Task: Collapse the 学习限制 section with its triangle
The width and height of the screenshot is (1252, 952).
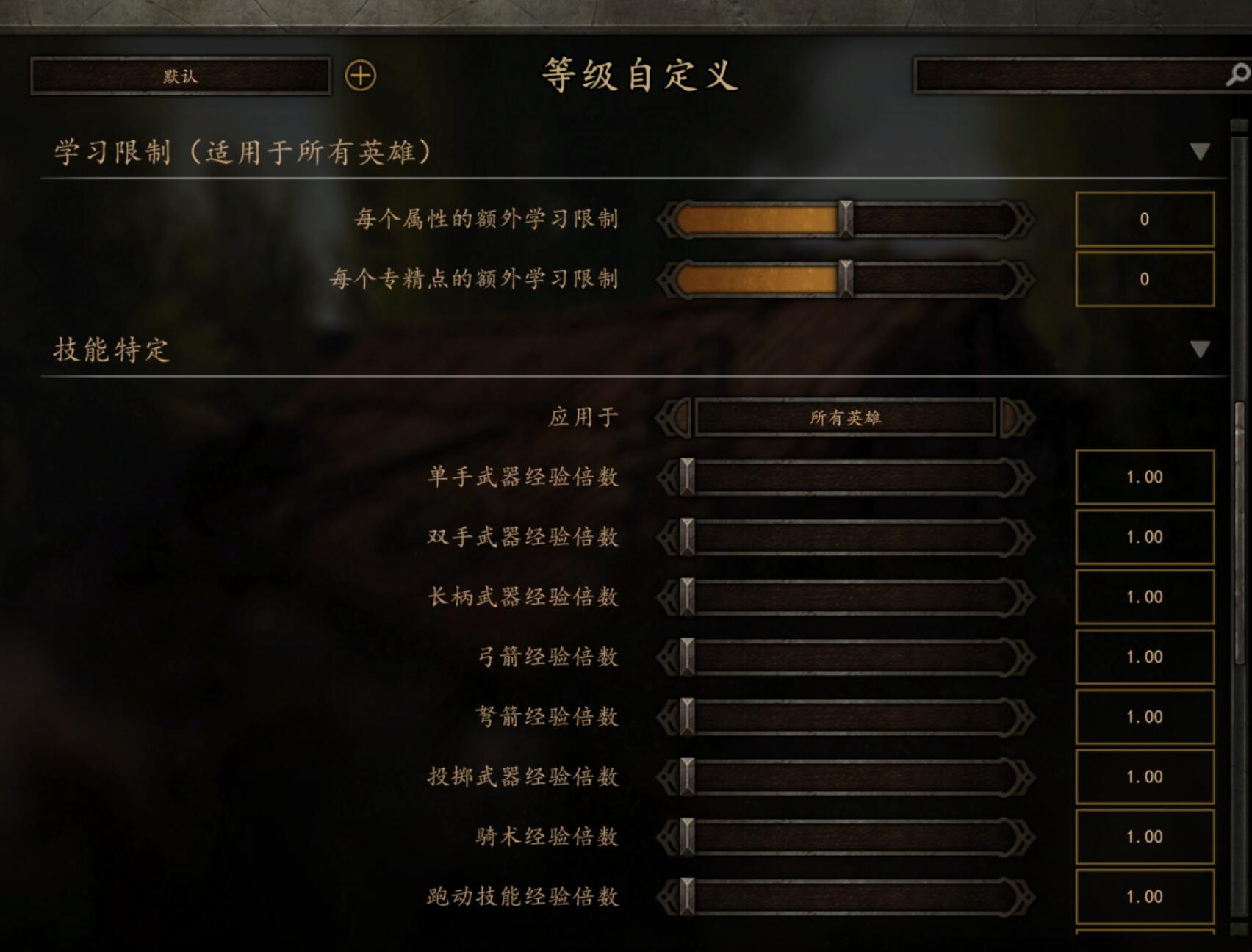Action: coord(1199,149)
